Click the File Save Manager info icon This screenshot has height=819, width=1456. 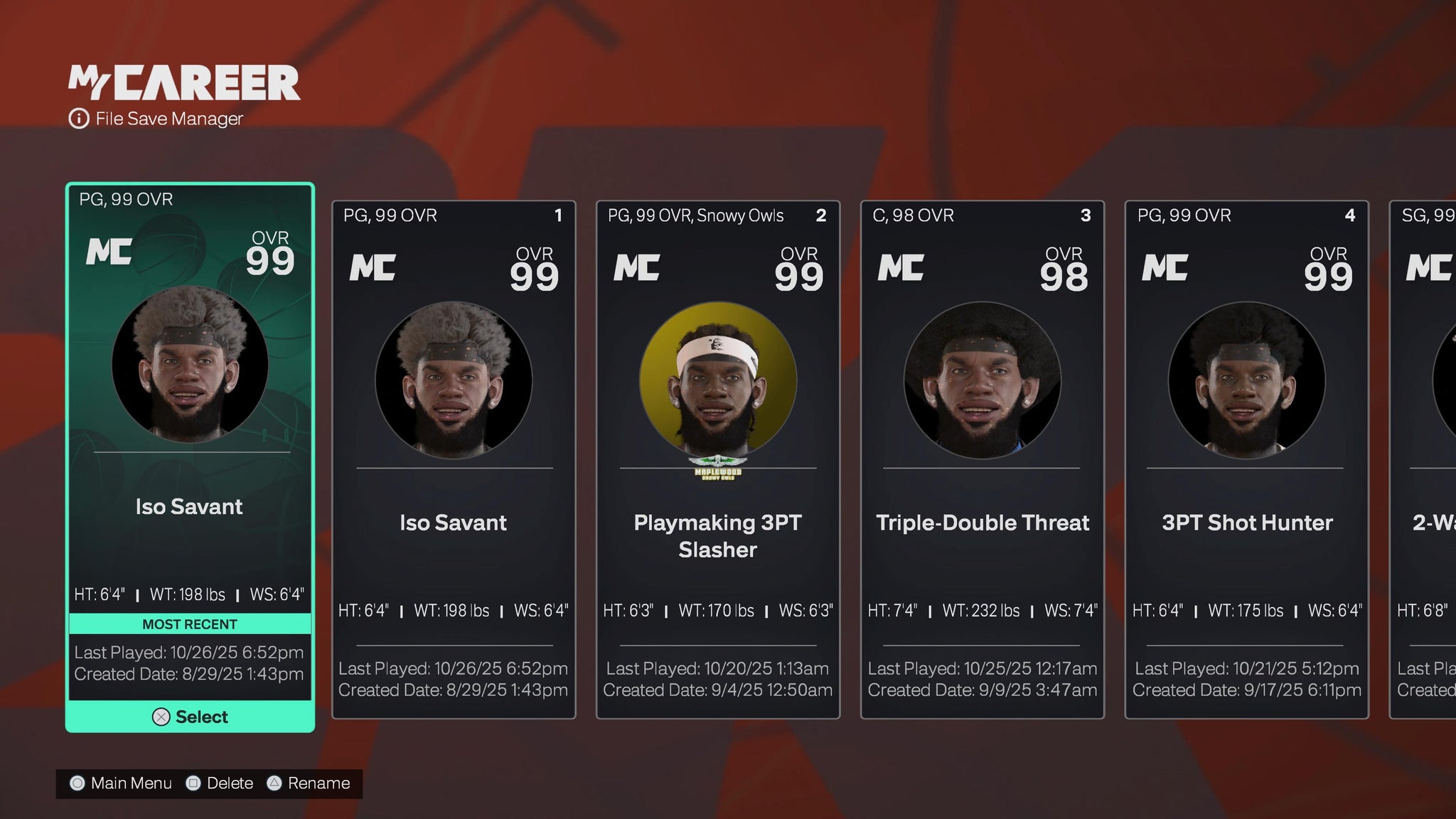(78, 119)
